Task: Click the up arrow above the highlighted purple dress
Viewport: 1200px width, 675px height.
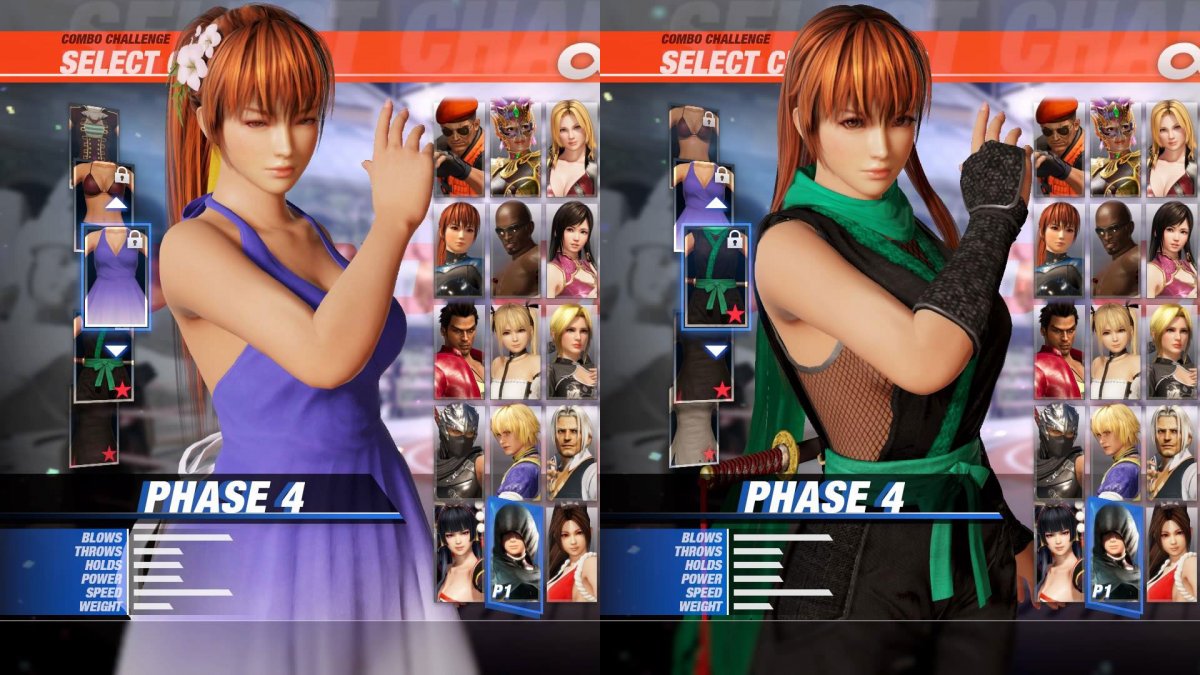Action: (x=117, y=203)
